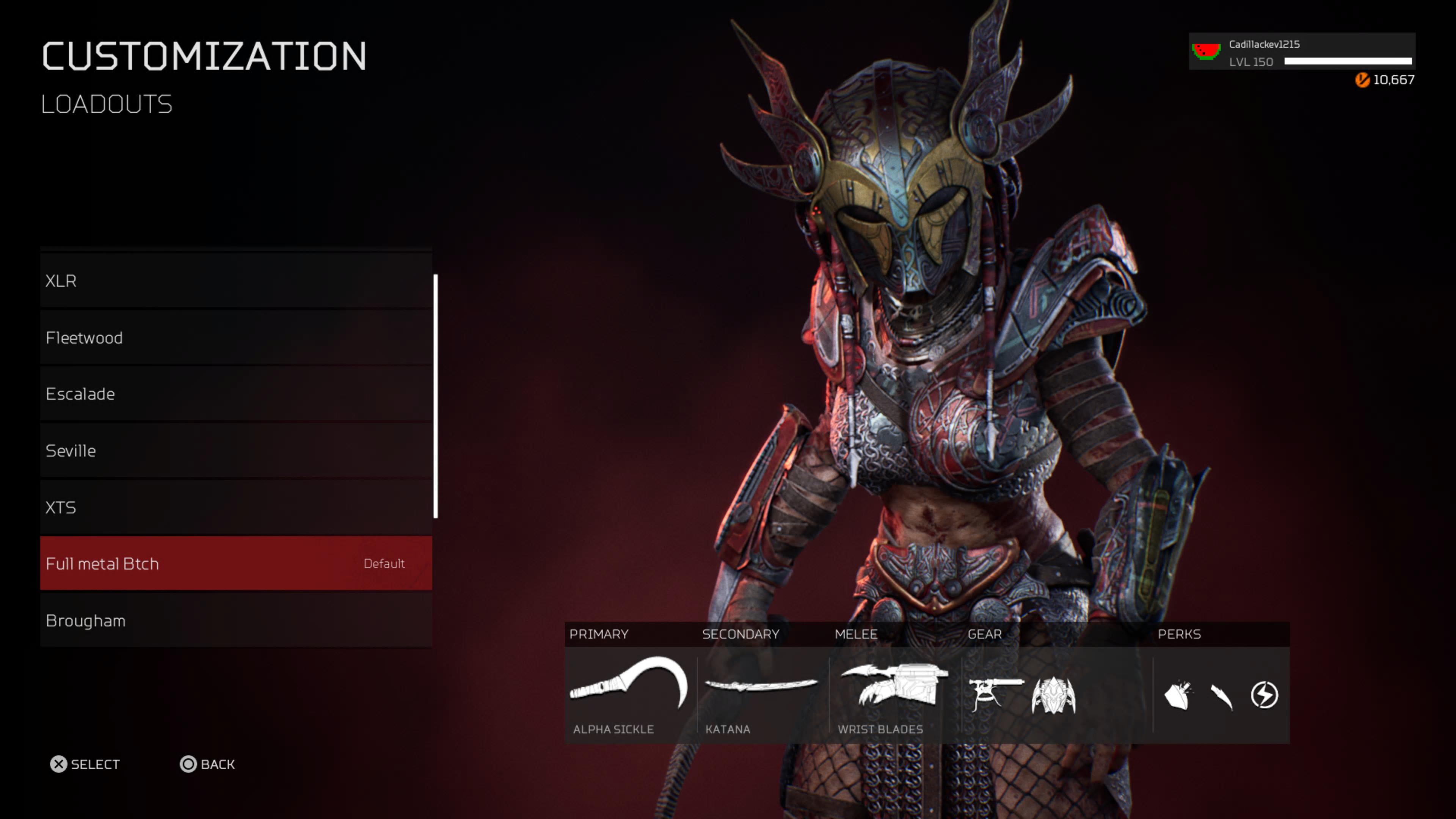This screenshot has width=1456, height=819.
Task: Choose the Wrist Blades melee slot
Action: (x=894, y=685)
